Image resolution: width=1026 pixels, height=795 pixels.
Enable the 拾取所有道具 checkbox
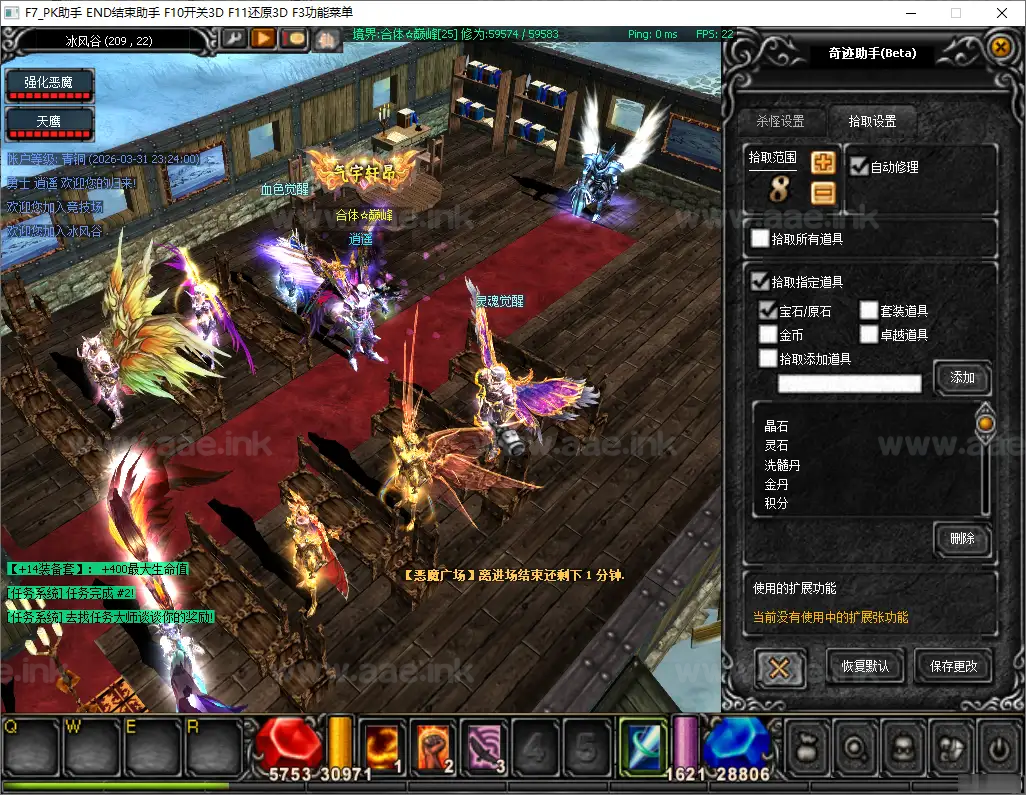click(x=761, y=239)
